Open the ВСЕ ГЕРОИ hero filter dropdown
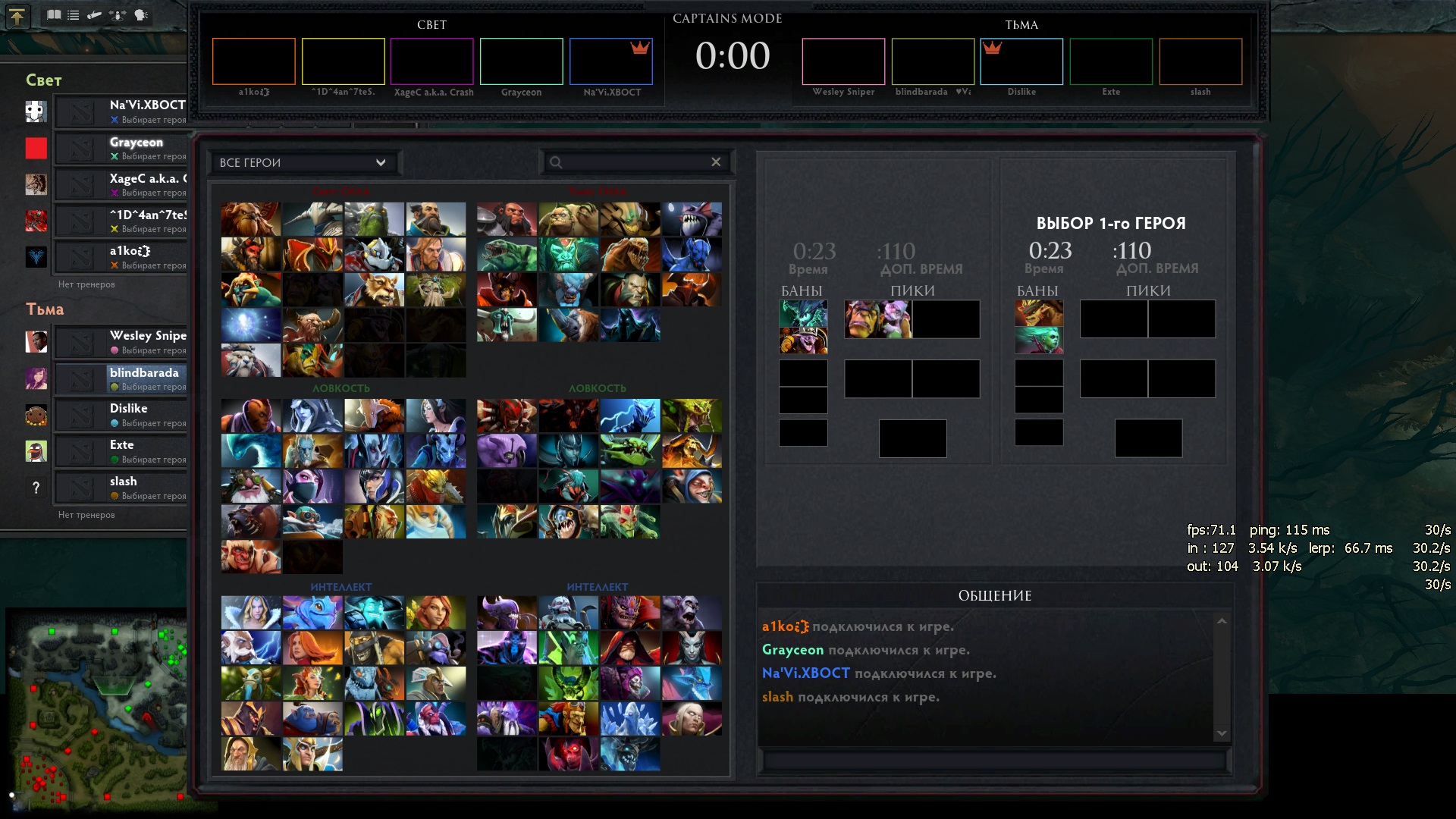This screenshot has height=819, width=1456. [x=303, y=162]
